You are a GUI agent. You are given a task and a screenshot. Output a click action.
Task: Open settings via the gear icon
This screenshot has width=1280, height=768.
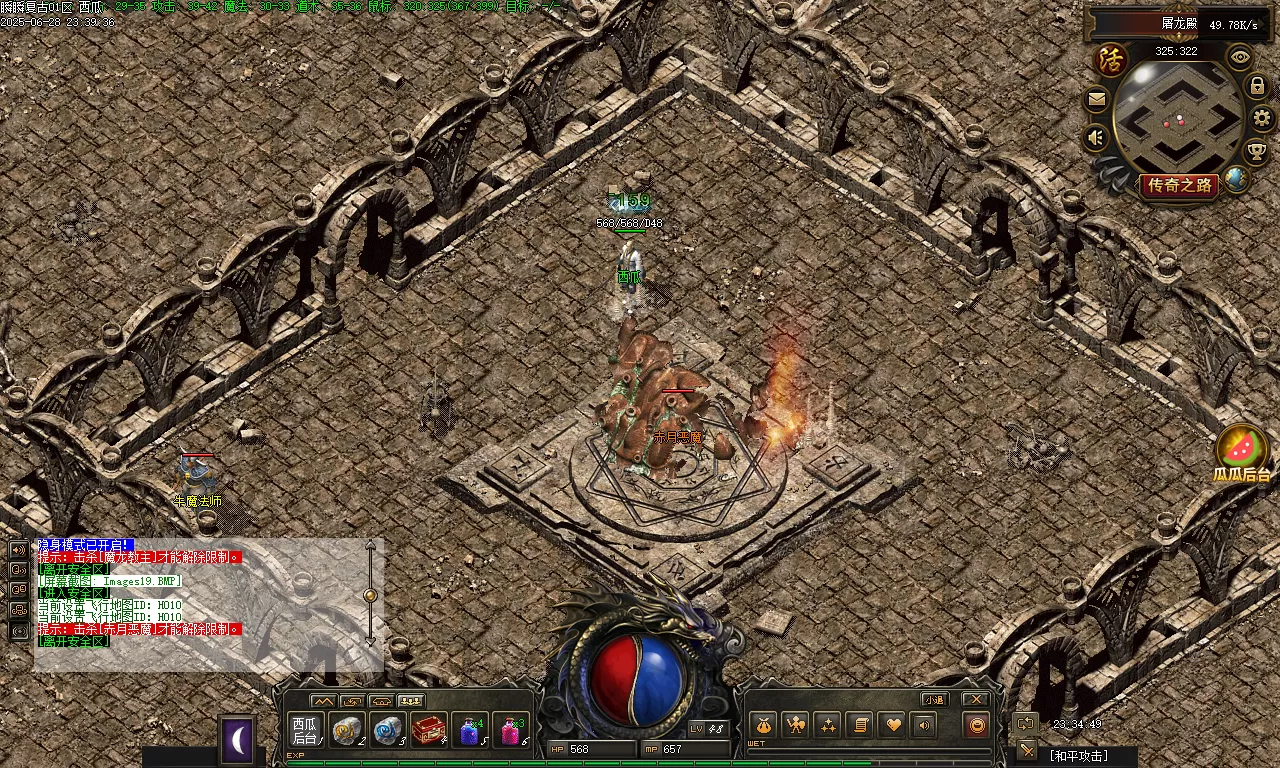1262,118
